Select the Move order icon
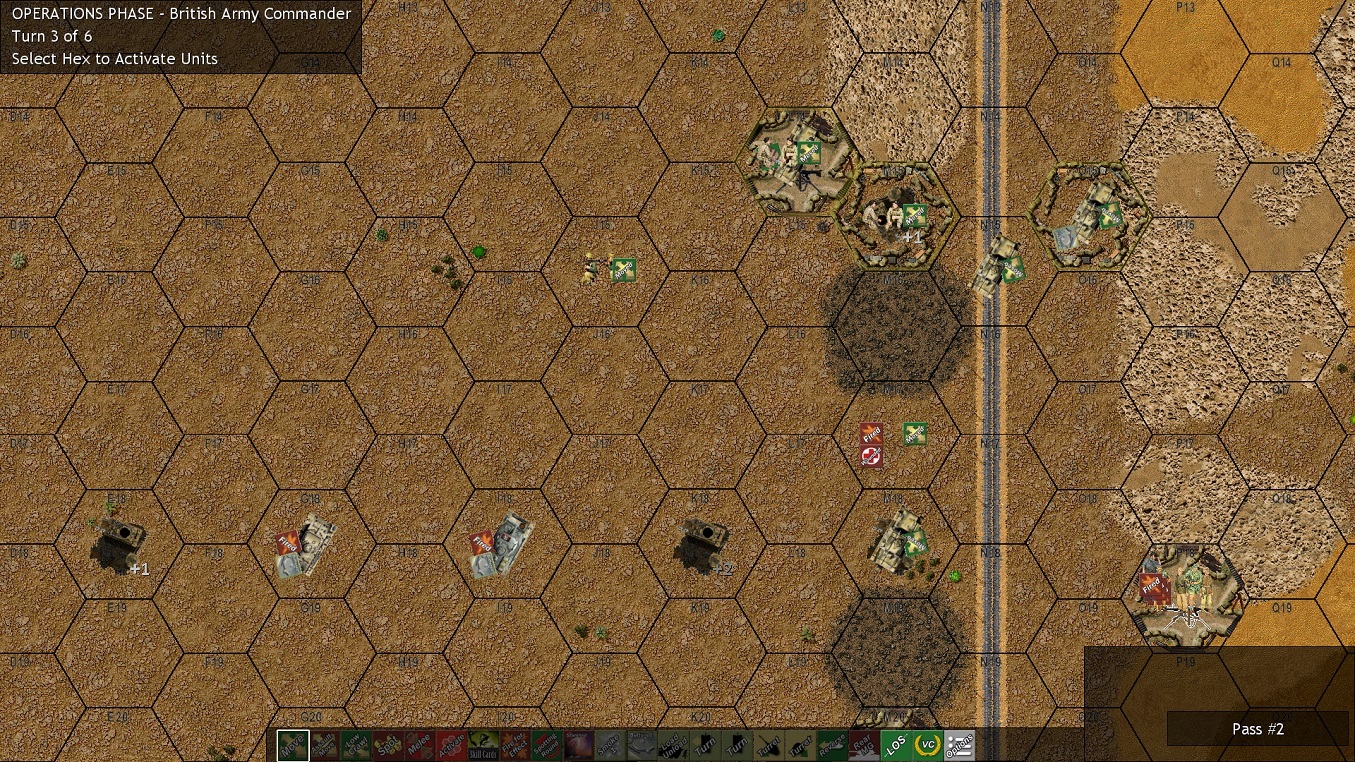Viewport: 1355px width, 762px height. (x=293, y=744)
